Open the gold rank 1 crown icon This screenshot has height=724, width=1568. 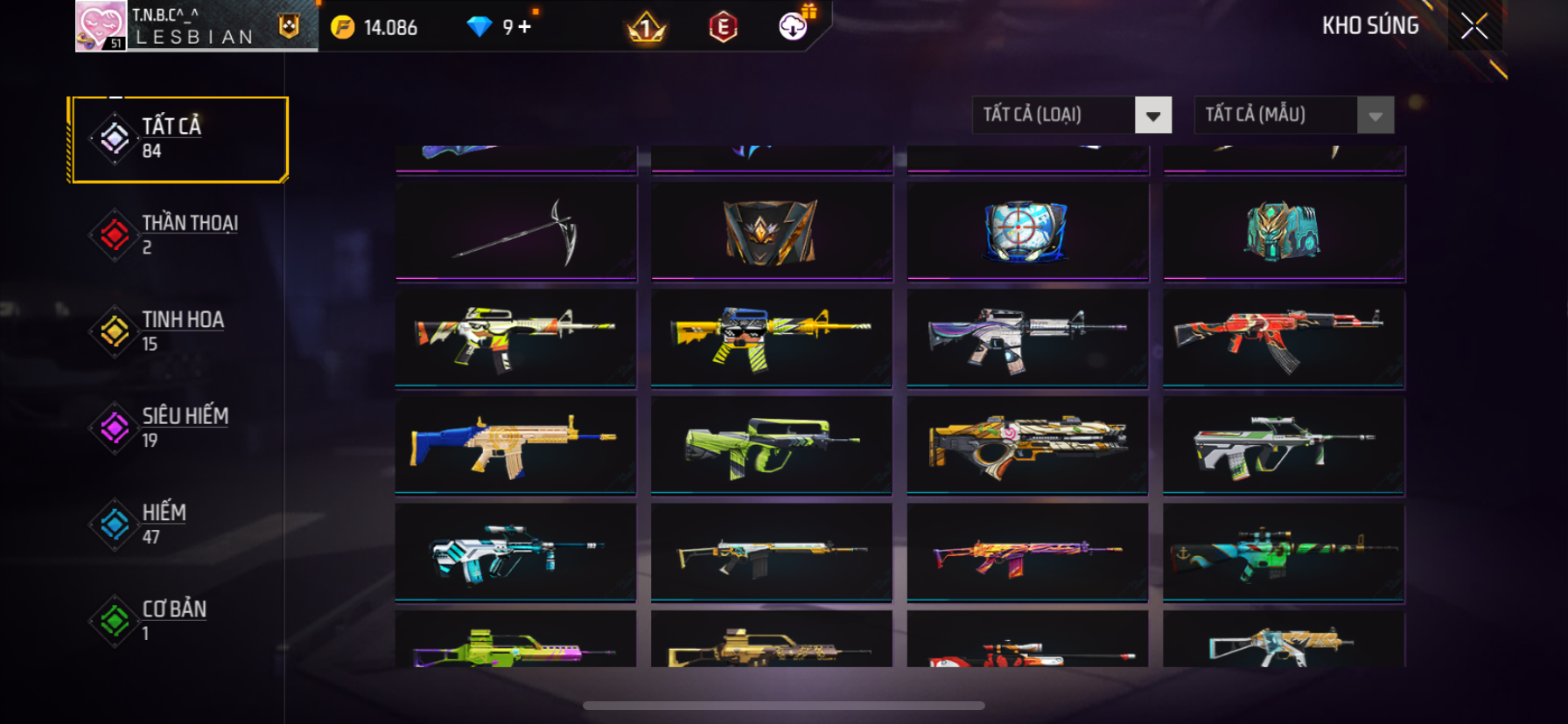click(x=647, y=29)
